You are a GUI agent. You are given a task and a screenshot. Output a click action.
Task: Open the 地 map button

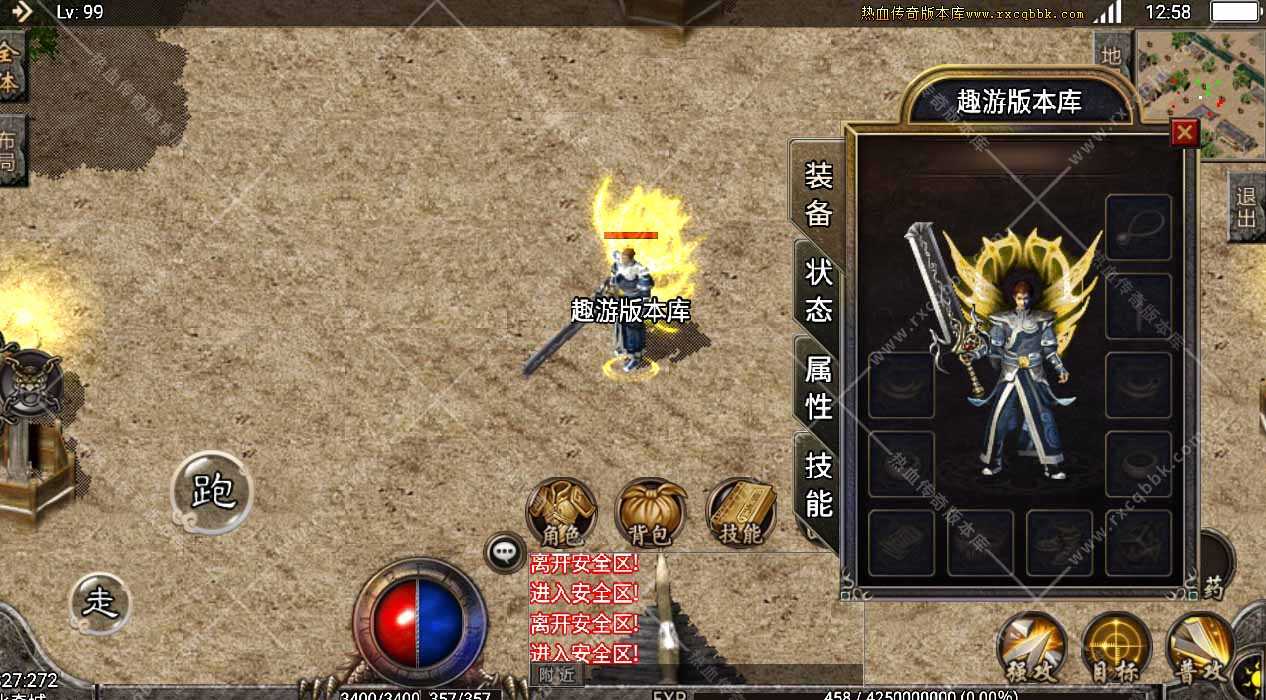pos(1112,56)
